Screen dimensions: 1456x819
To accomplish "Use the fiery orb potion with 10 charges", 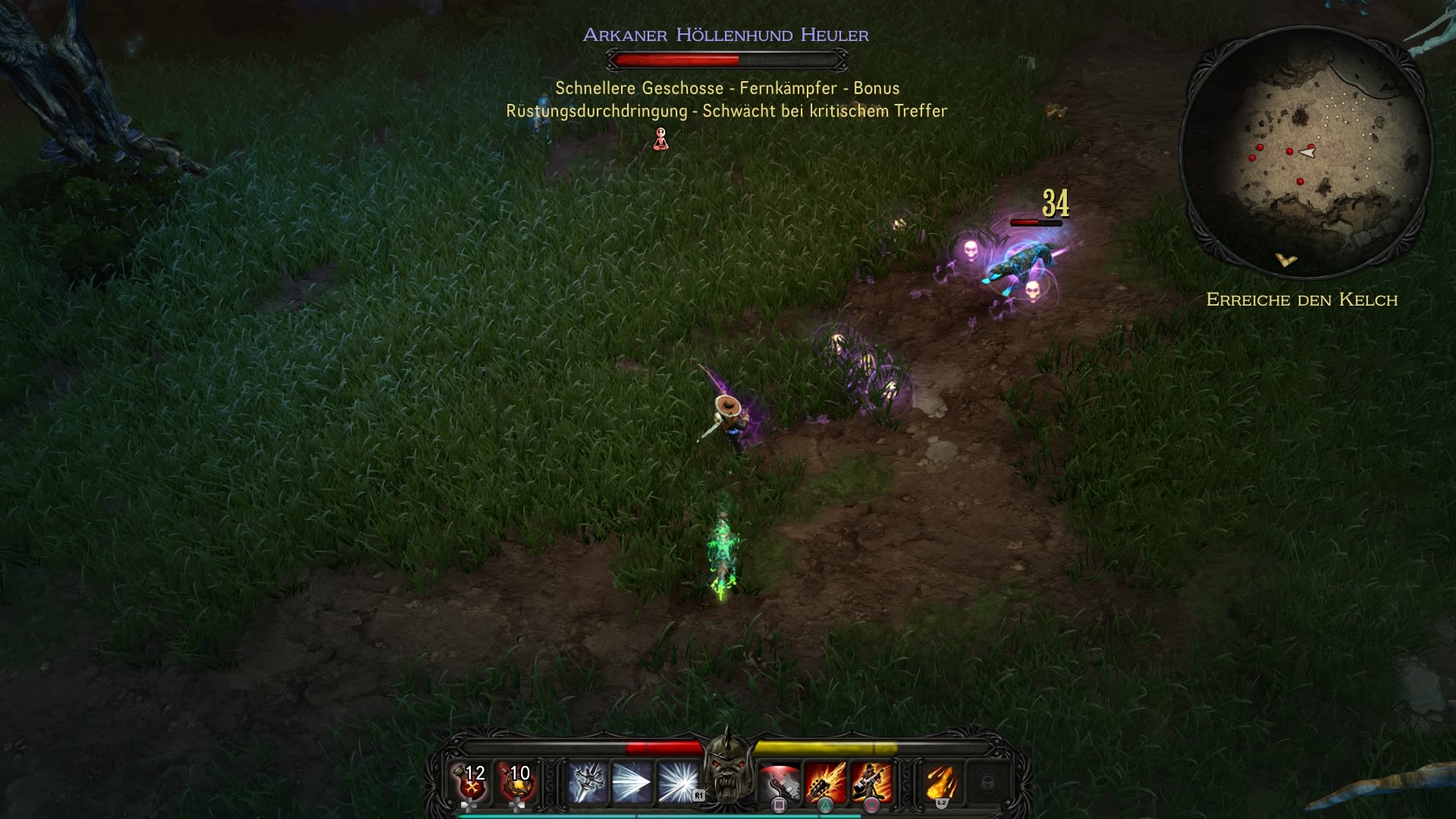I will pos(518,783).
